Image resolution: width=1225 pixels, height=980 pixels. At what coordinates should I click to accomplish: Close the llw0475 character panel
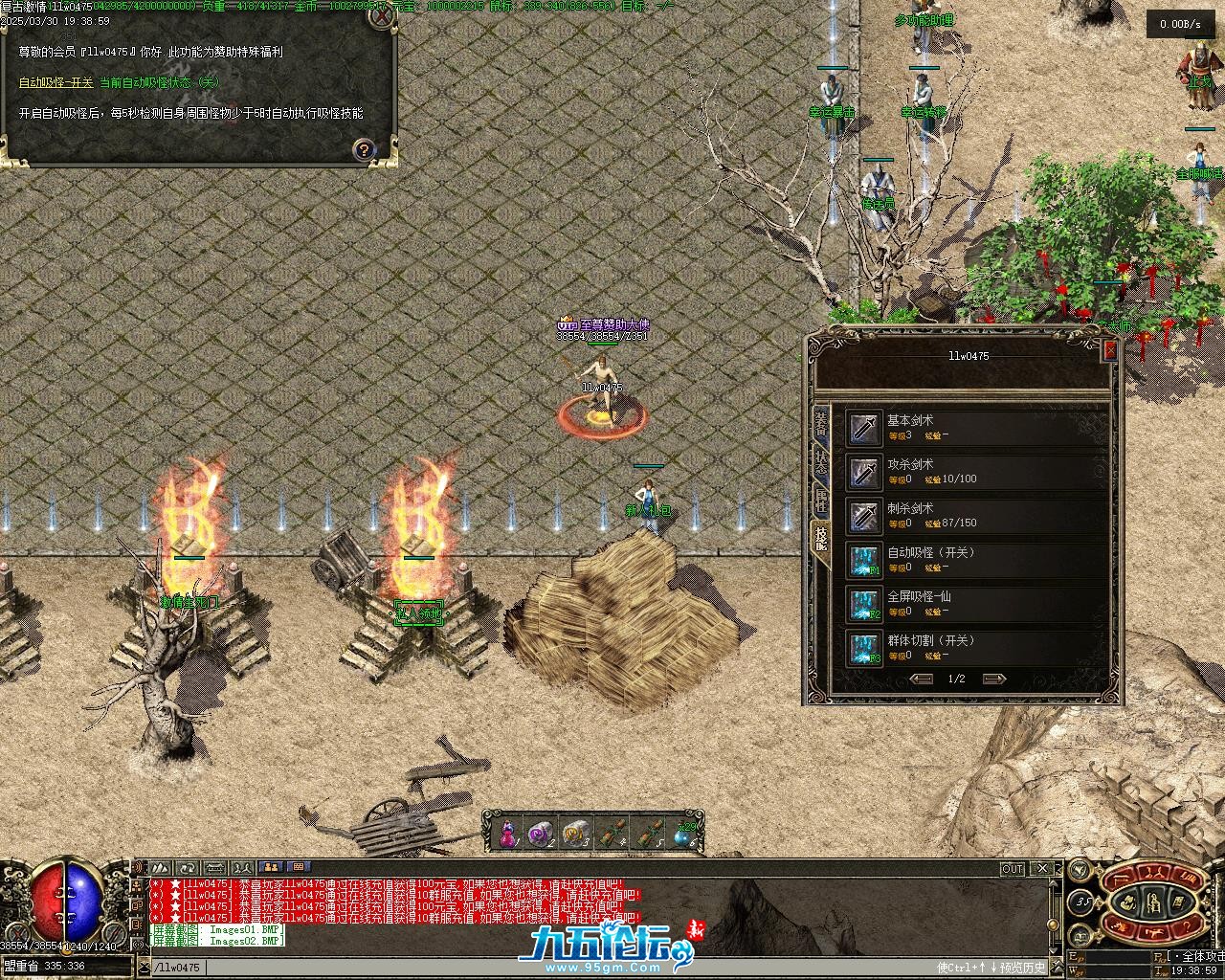point(1110,351)
